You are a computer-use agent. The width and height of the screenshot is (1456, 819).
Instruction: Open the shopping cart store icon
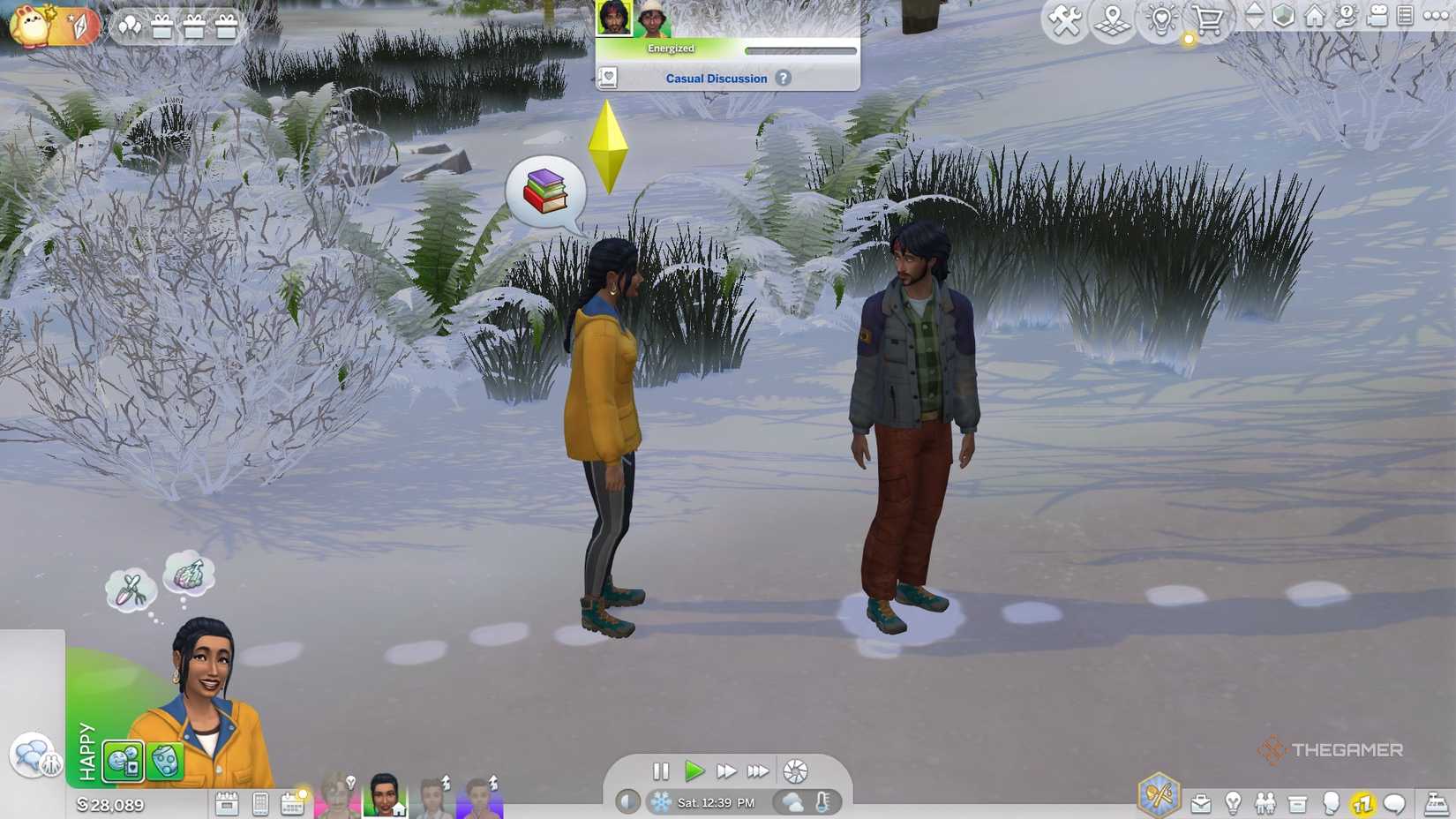coord(1208,19)
